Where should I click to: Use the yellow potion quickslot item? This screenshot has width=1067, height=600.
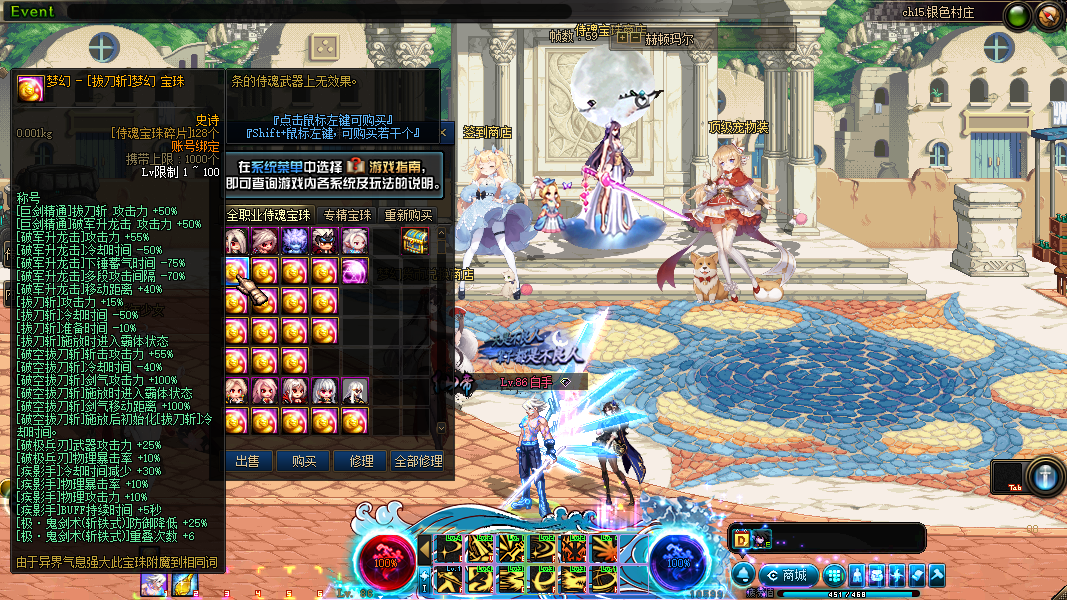(184, 584)
